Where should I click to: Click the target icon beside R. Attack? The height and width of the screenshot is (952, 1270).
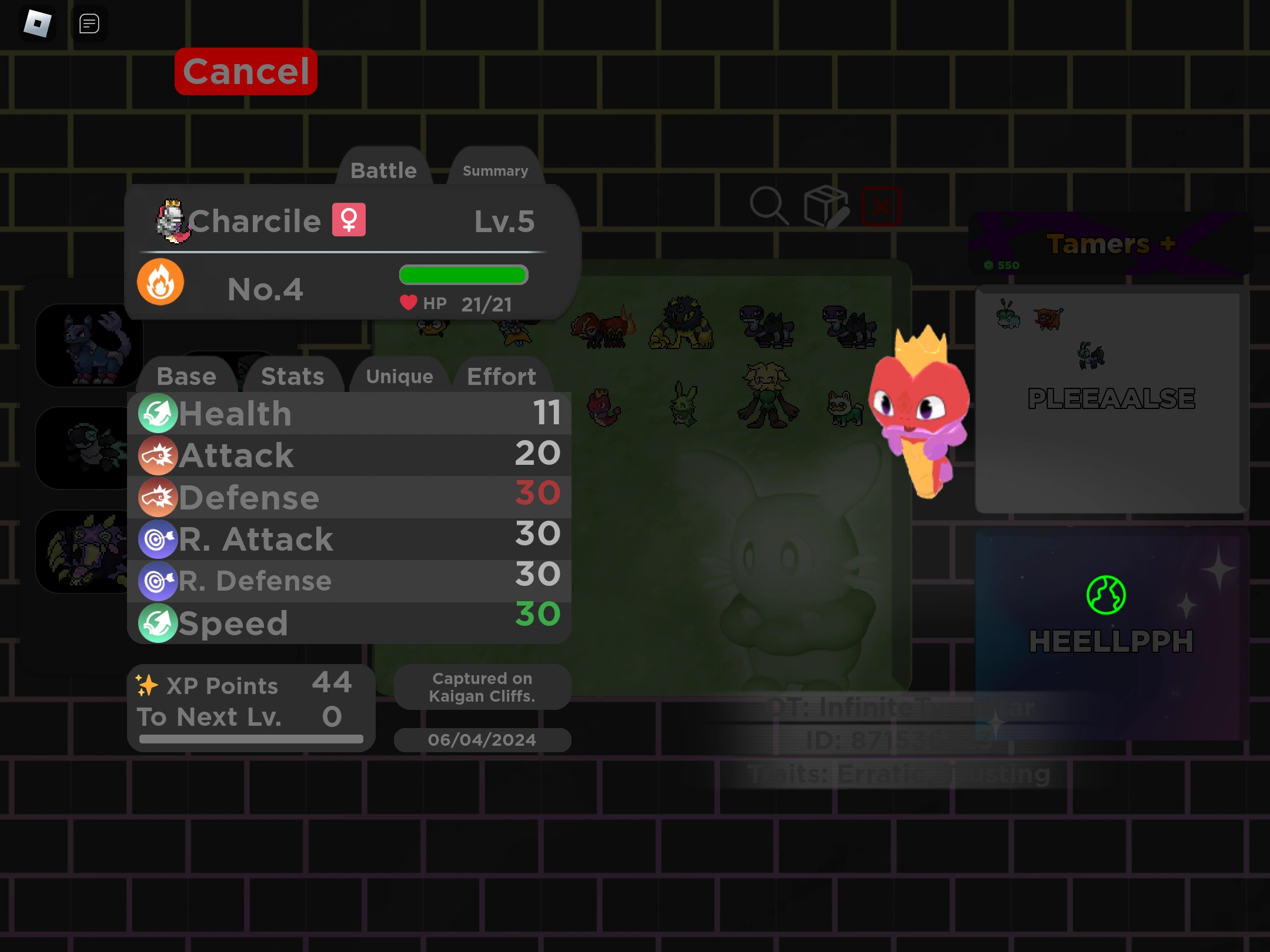coord(158,539)
